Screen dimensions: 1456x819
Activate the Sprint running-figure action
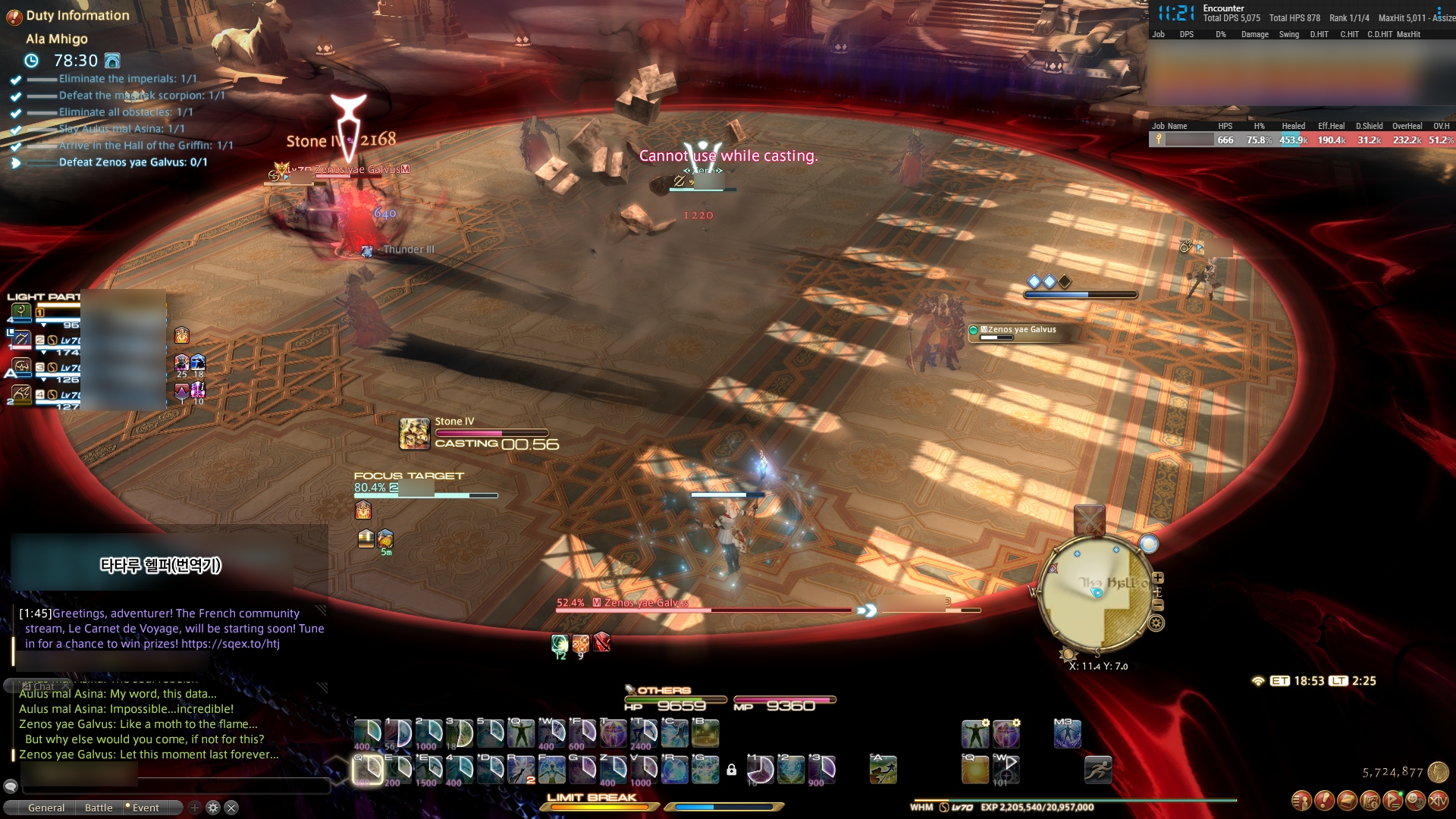(x=1097, y=770)
